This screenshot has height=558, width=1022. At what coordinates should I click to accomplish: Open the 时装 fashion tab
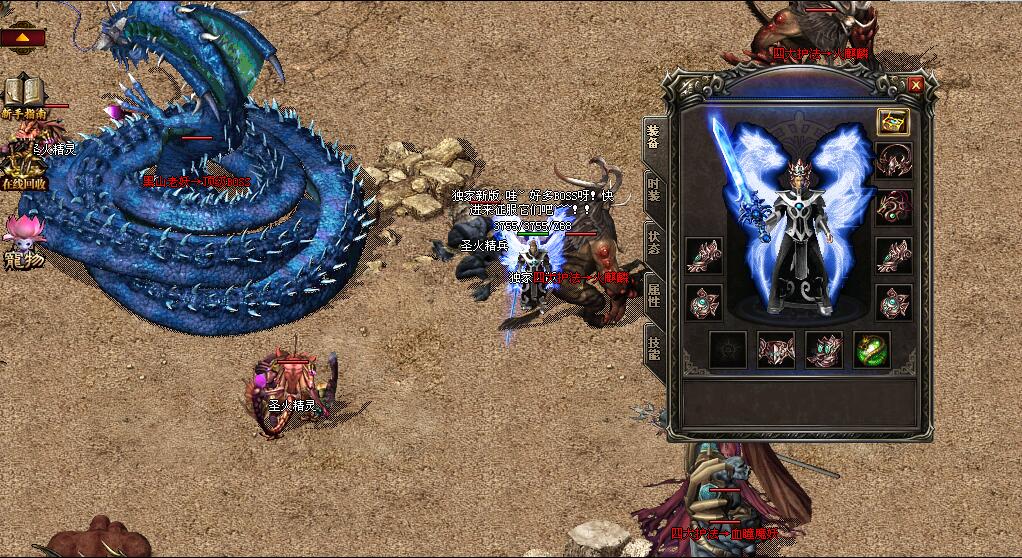pos(653,188)
